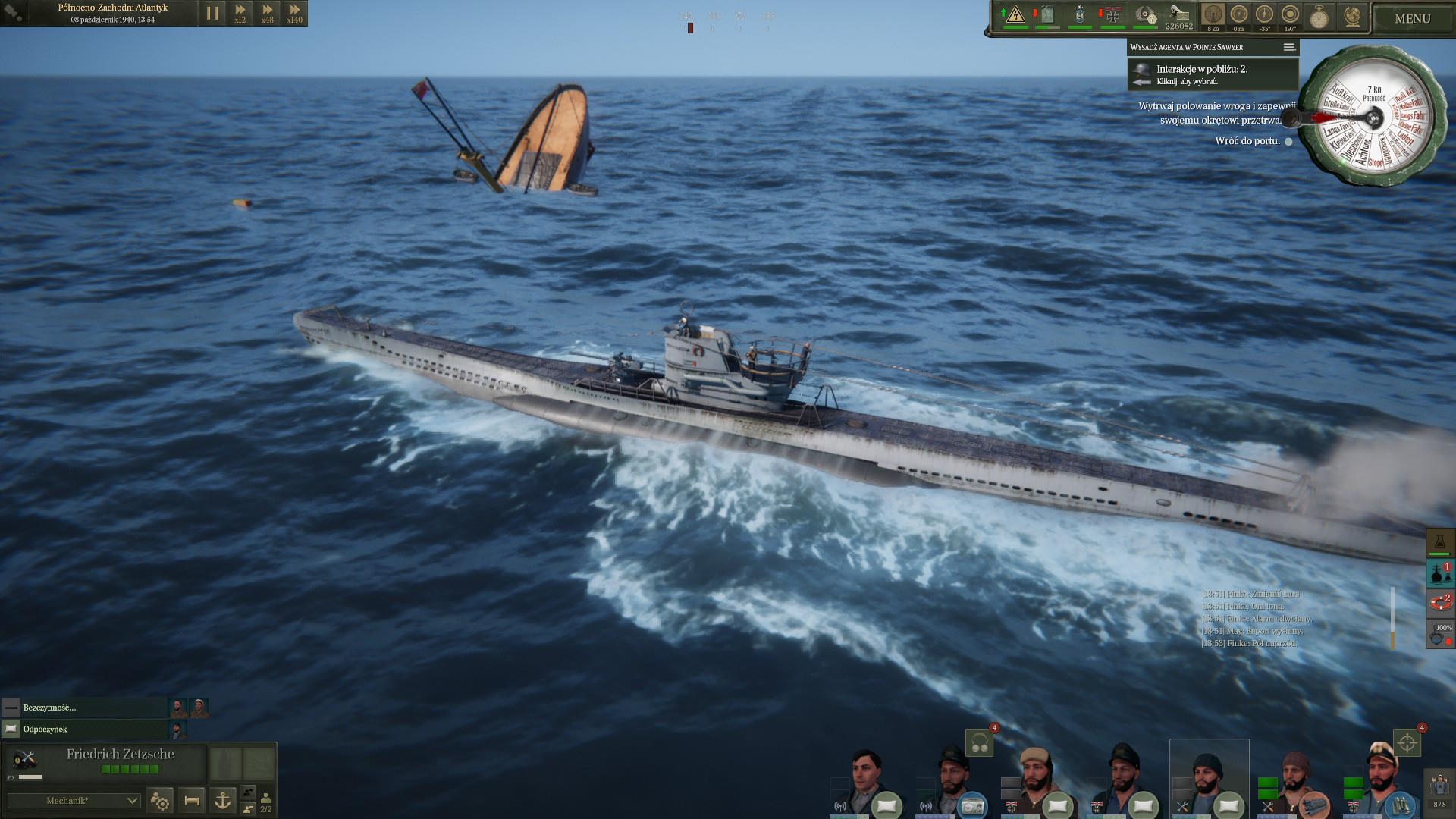The image size is (1456, 819).
Task: Click the anchor button for Friedrich Zetzsche
Action: 222,800
